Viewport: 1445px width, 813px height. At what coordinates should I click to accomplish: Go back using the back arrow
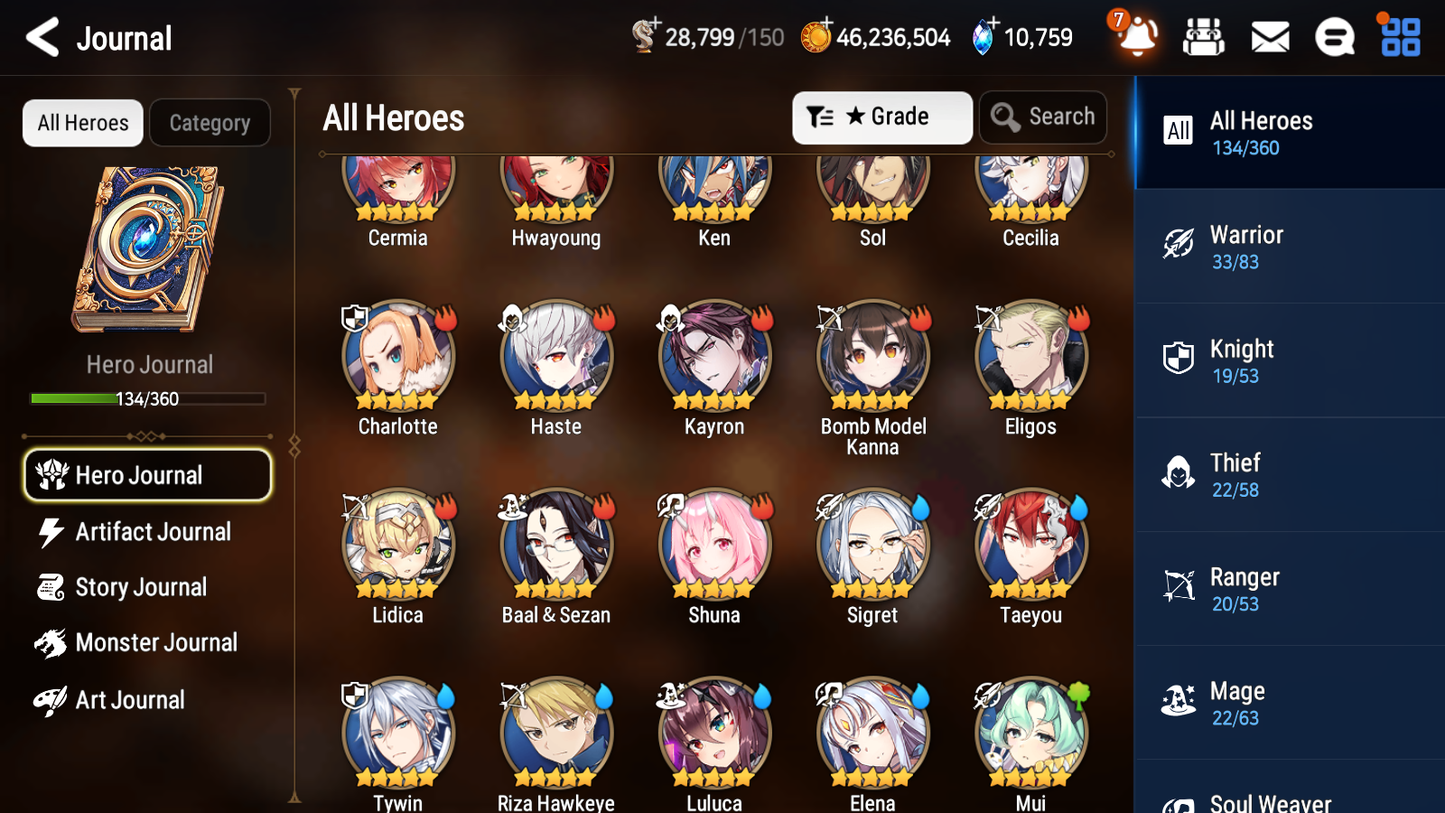tap(42, 37)
